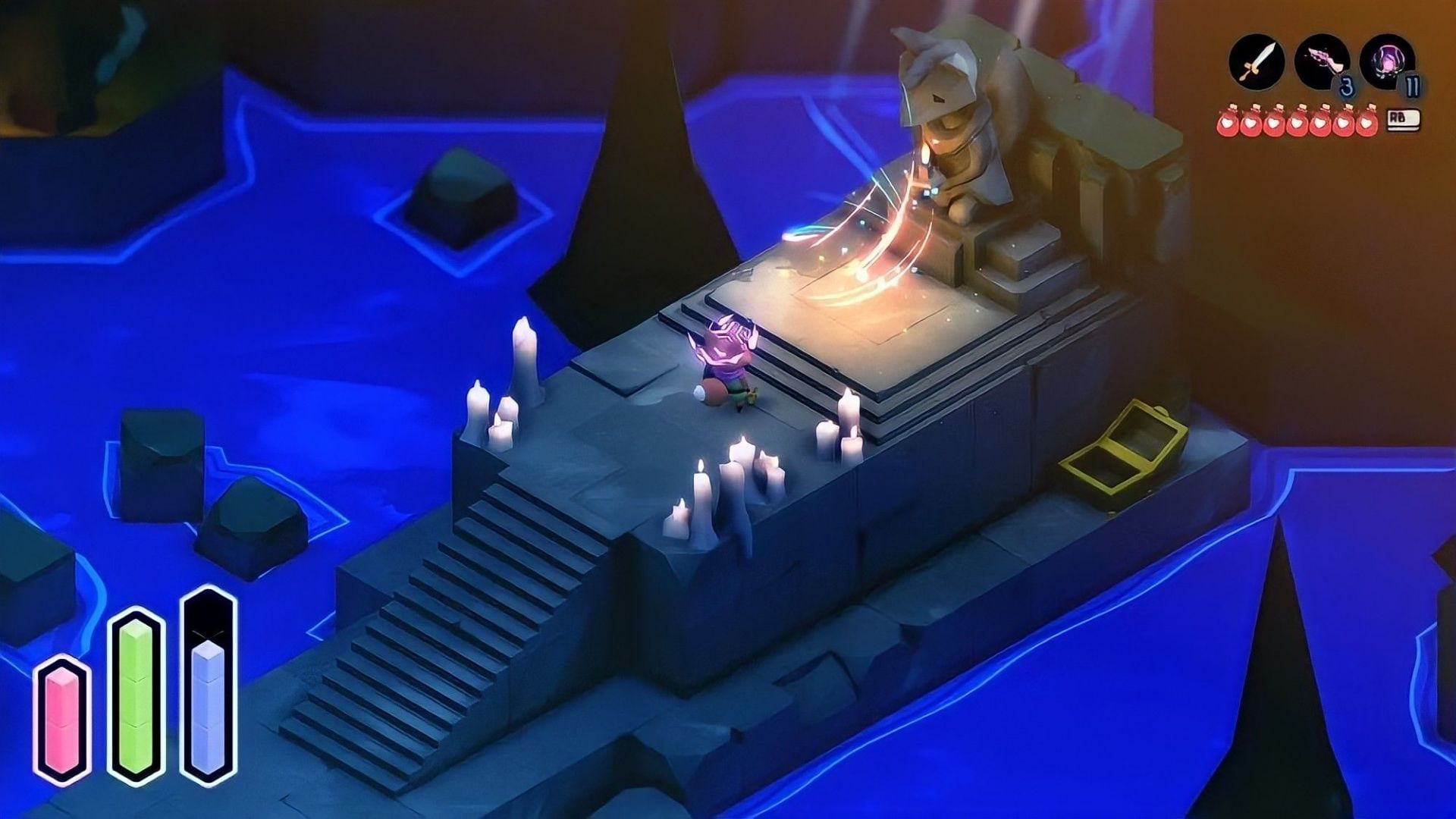Image resolution: width=1456 pixels, height=819 pixels.
Task: Click the second heart potion flask
Action: 1250,123
